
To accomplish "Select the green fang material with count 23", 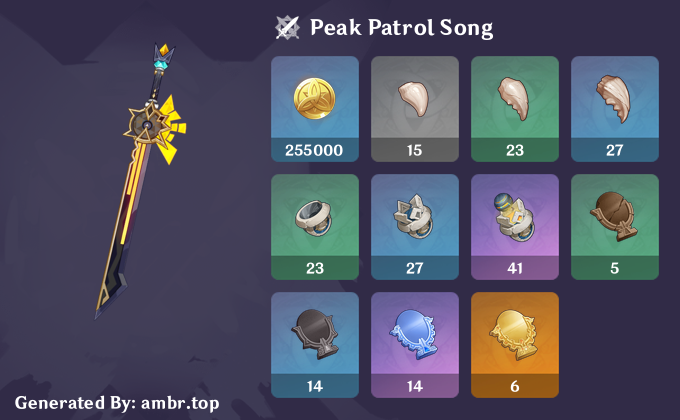I will (x=515, y=108).
